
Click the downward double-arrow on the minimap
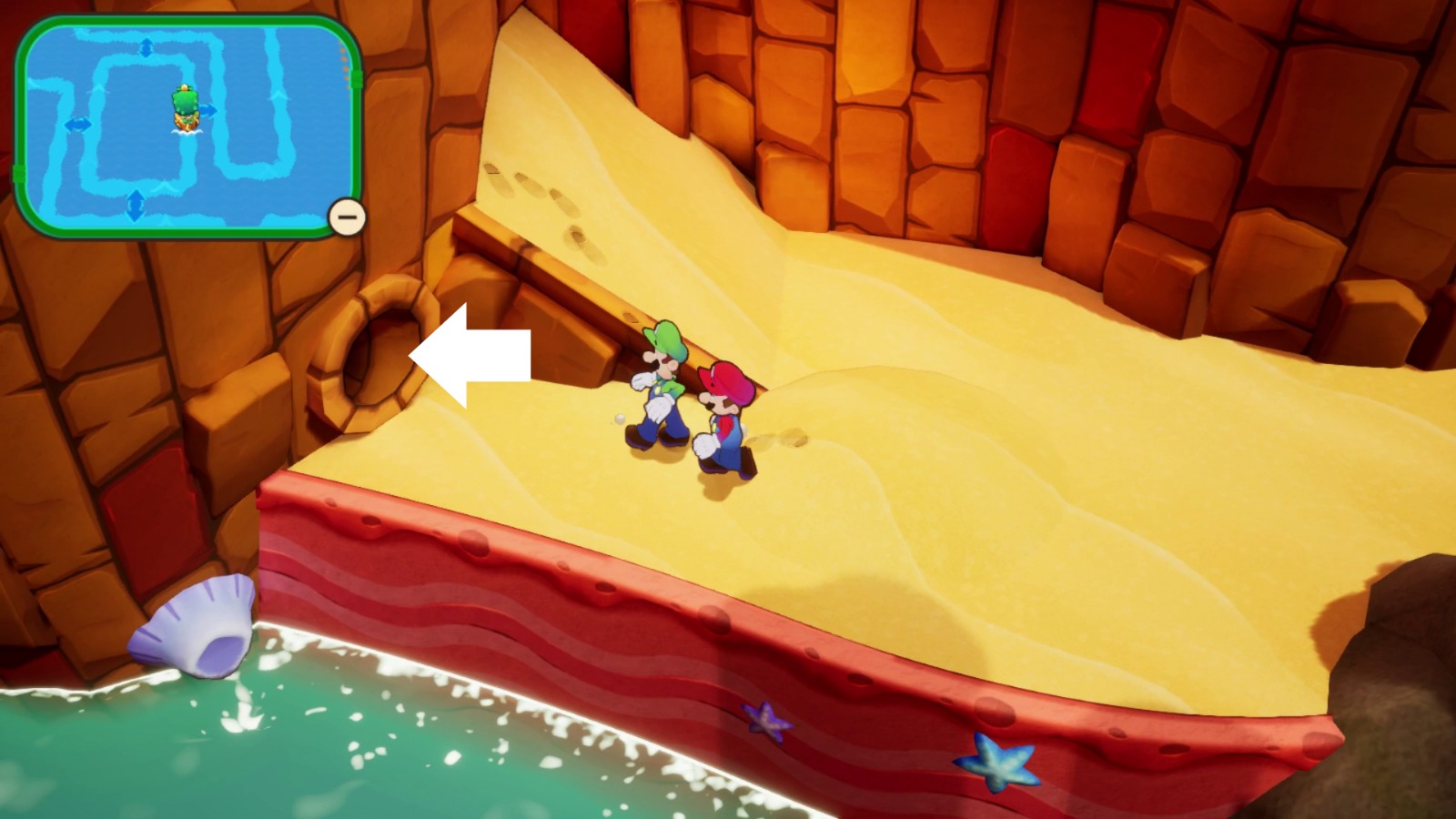[x=136, y=207]
